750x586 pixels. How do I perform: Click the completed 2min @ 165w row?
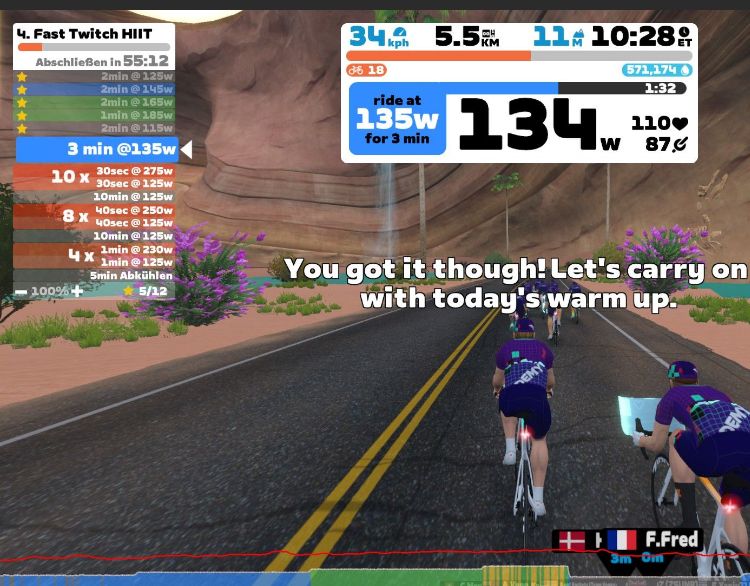coord(95,102)
